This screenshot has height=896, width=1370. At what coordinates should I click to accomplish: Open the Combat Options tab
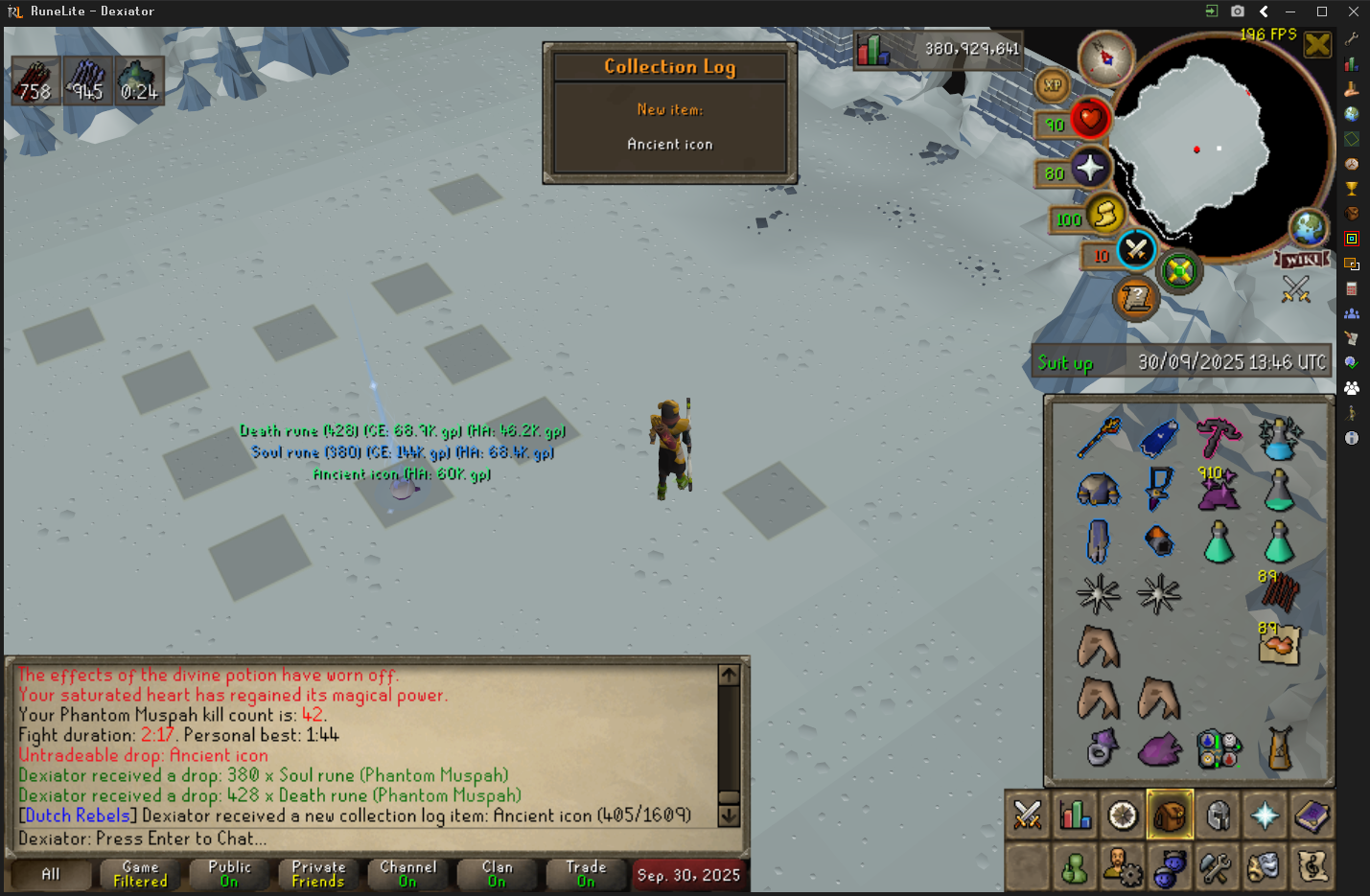click(x=1028, y=816)
